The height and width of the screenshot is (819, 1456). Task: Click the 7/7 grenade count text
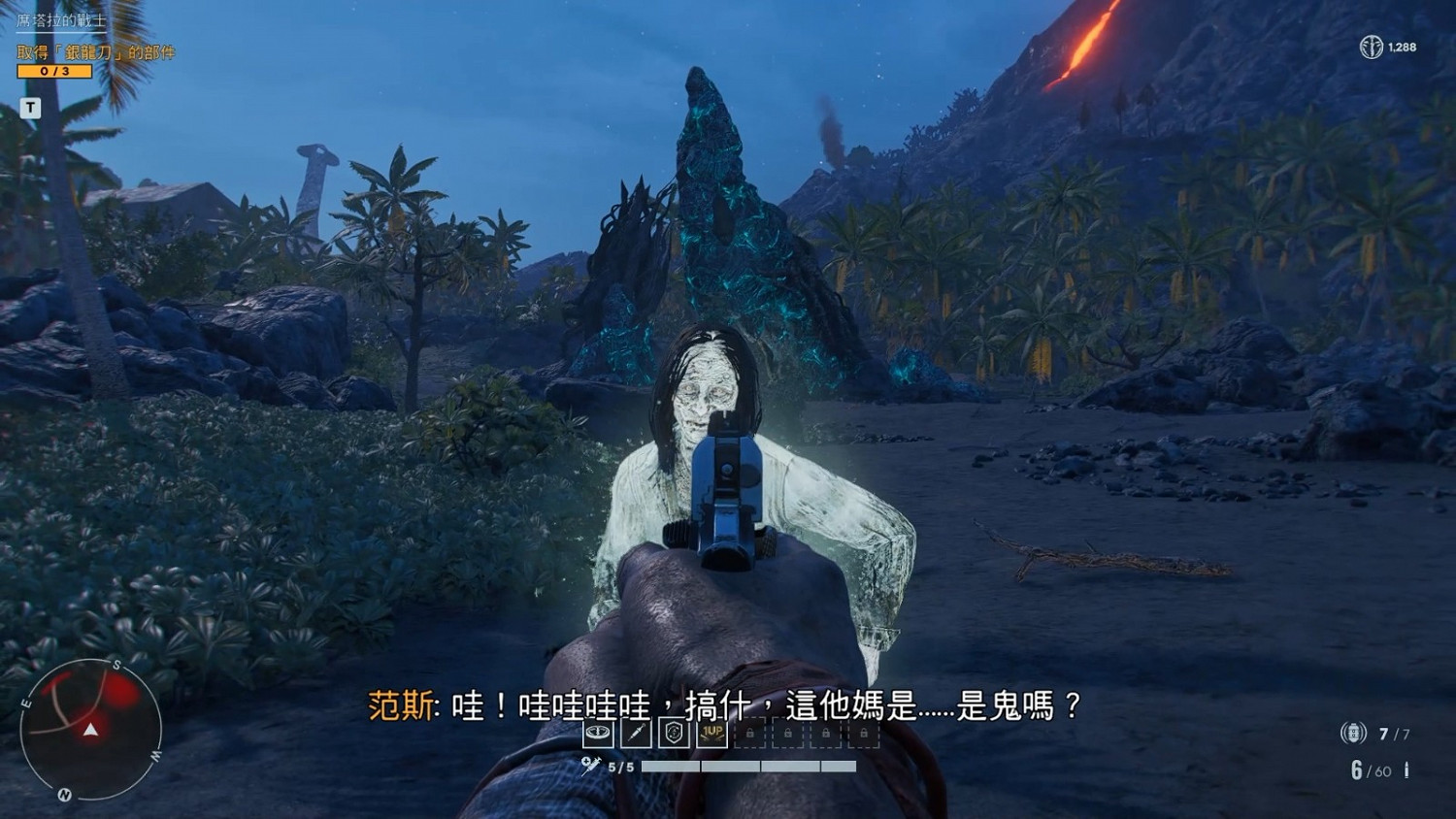pos(1395,733)
